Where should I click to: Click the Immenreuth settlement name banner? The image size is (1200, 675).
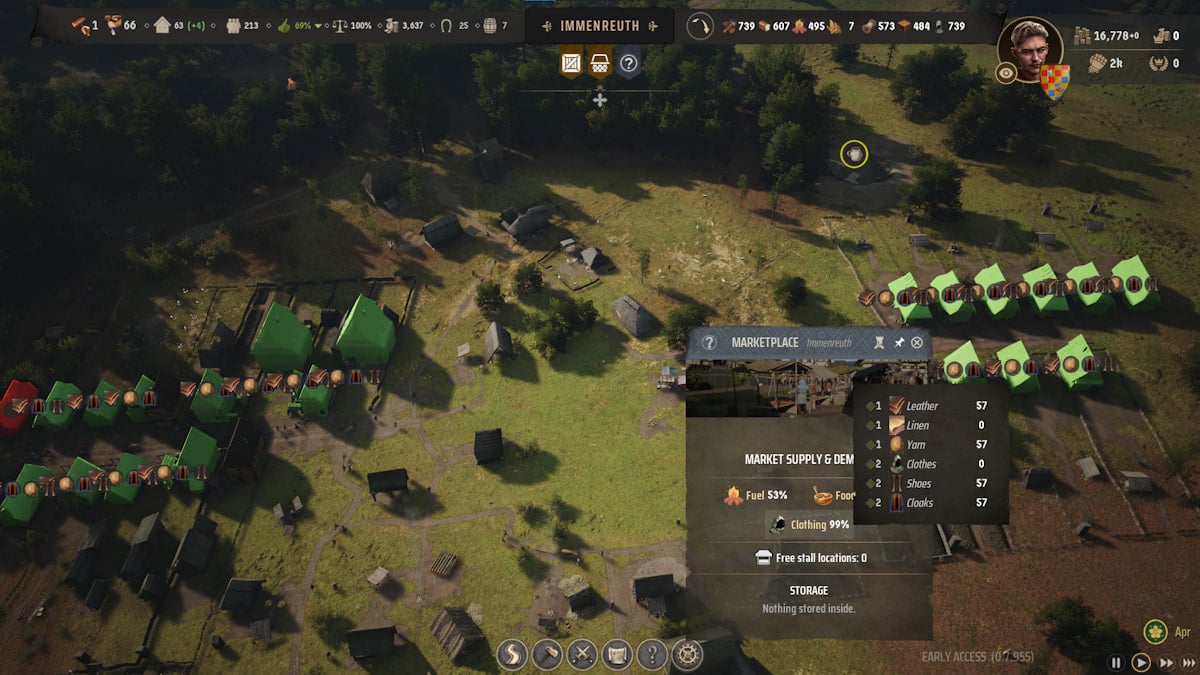(x=599, y=25)
